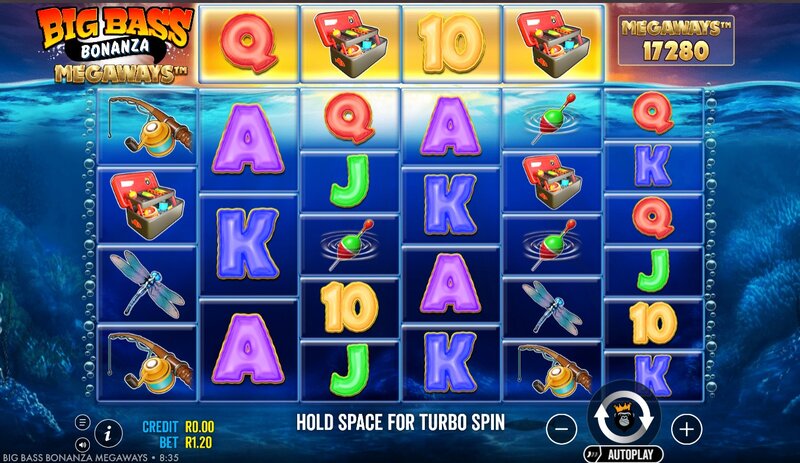Increase the bet with the plus button
The height and width of the screenshot is (463, 800).
click(x=686, y=429)
